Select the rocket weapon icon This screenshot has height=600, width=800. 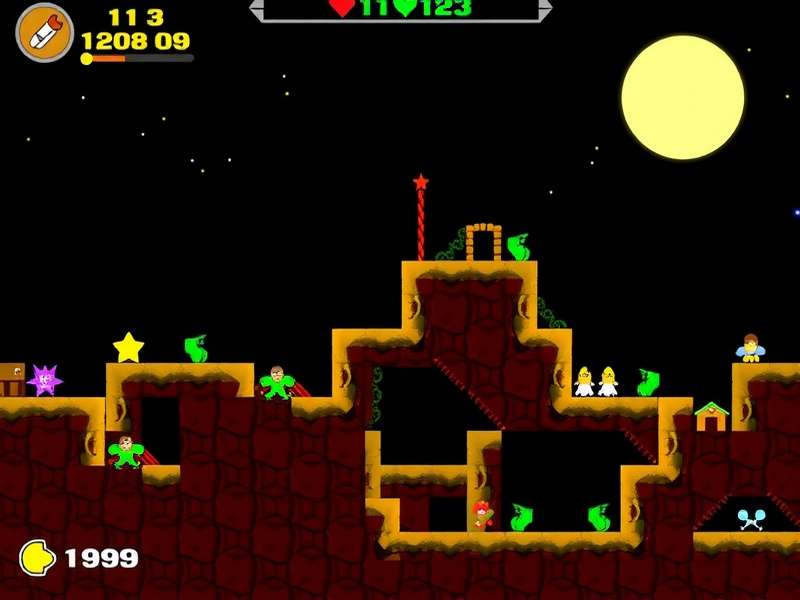[44, 33]
